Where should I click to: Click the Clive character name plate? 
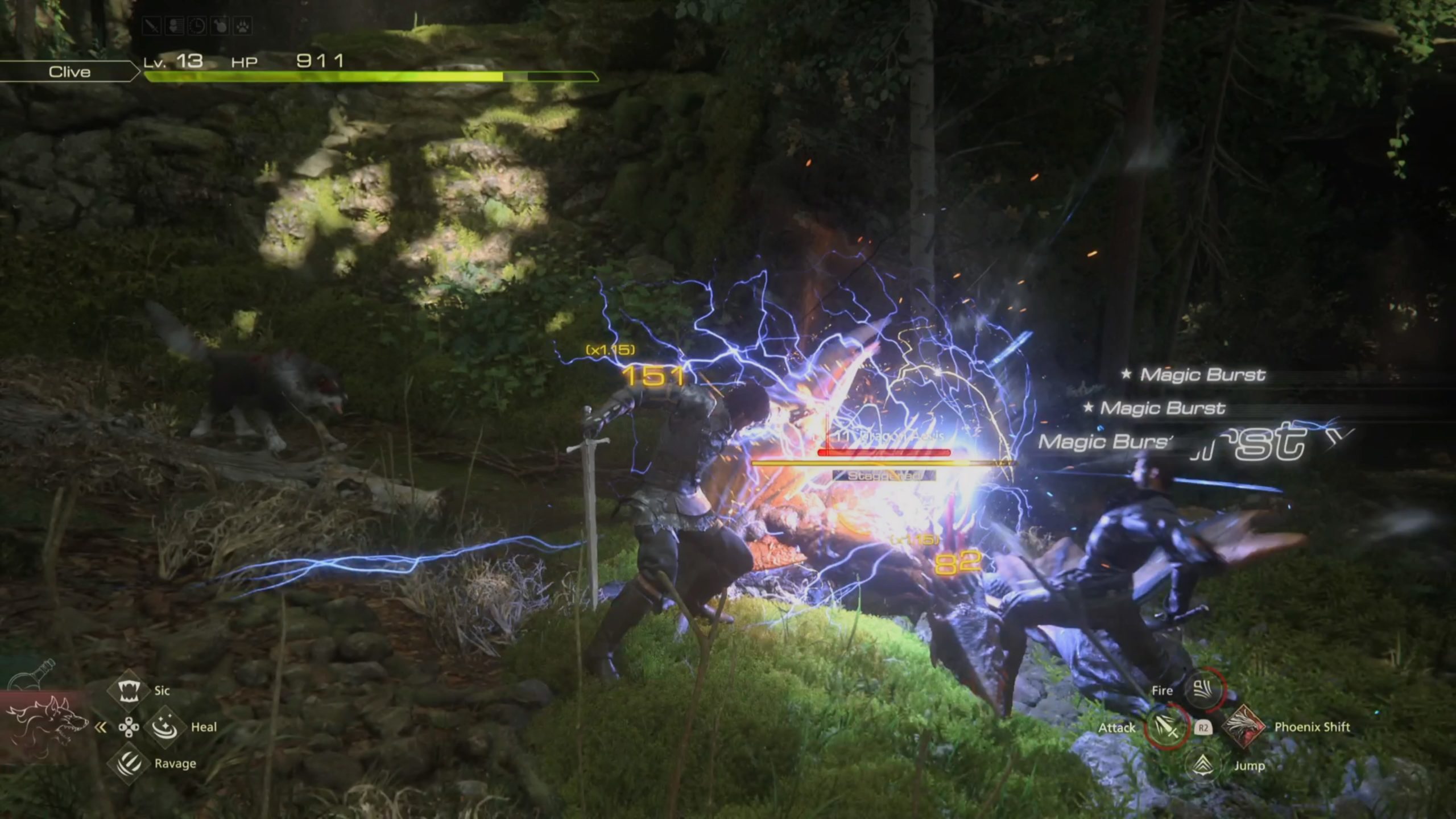pos(69,72)
